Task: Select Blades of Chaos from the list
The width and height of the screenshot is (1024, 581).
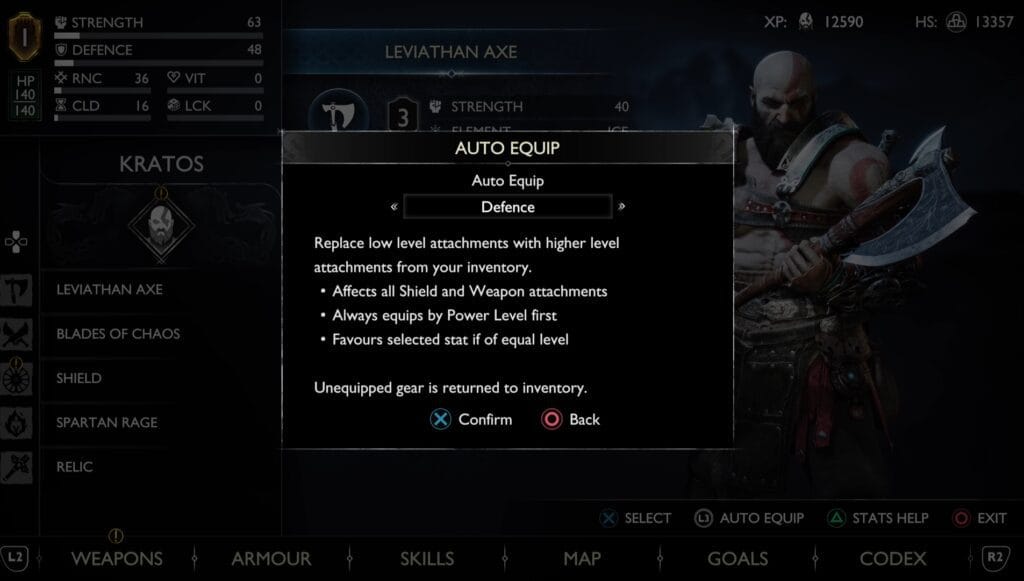Action: coord(118,333)
